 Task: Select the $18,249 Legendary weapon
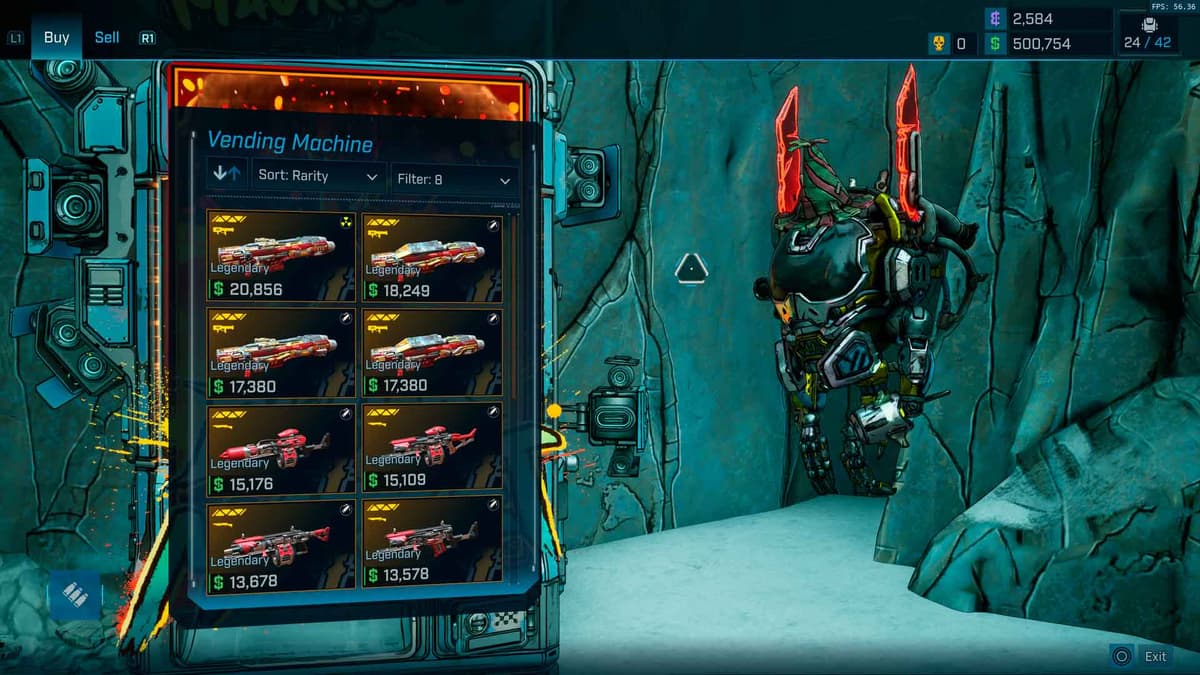[432, 257]
